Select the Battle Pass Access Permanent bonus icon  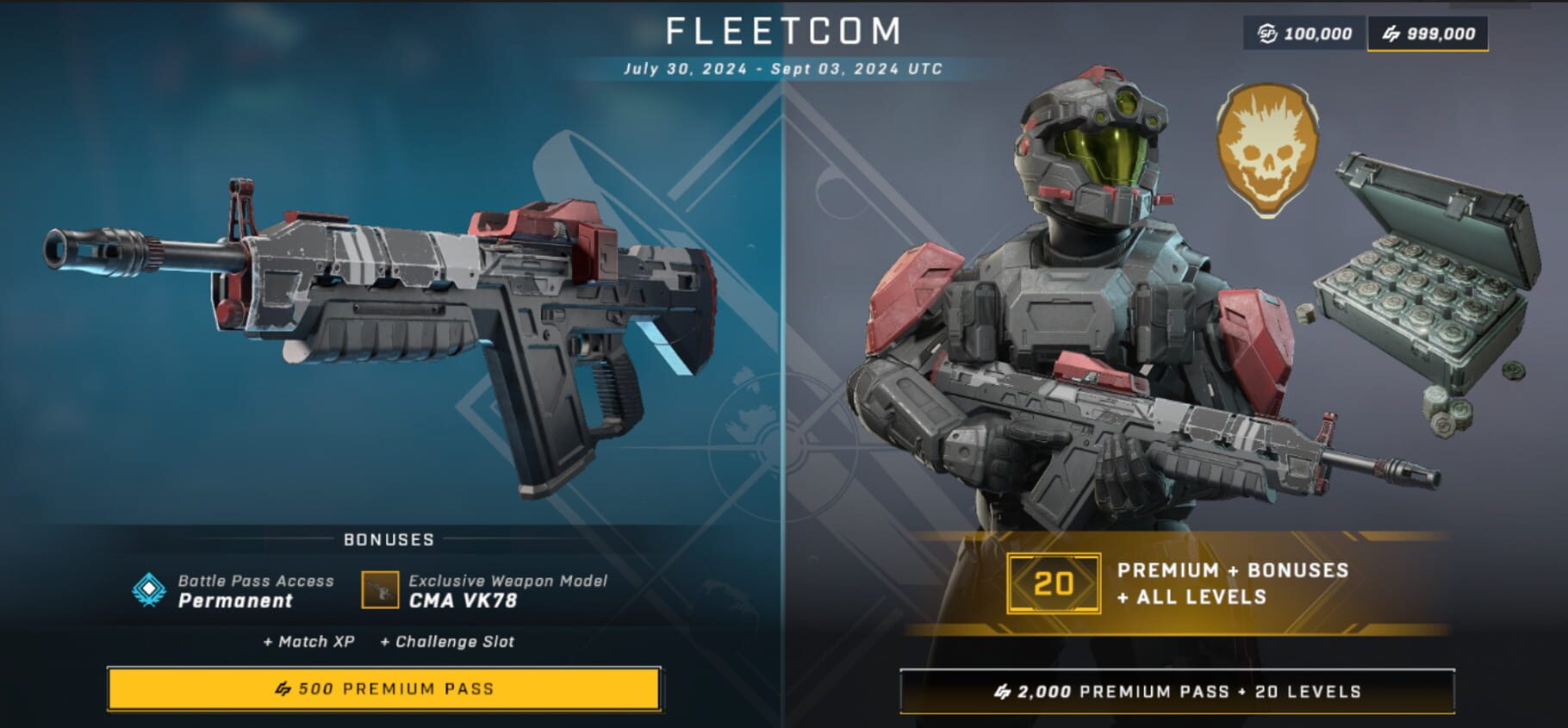[x=149, y=590]
